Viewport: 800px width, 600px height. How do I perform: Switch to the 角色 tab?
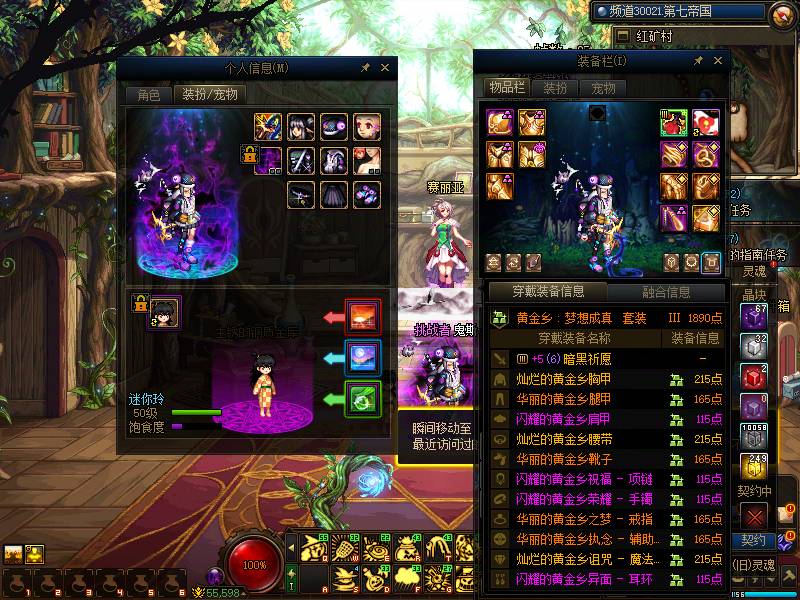click(x=148, y=95)
